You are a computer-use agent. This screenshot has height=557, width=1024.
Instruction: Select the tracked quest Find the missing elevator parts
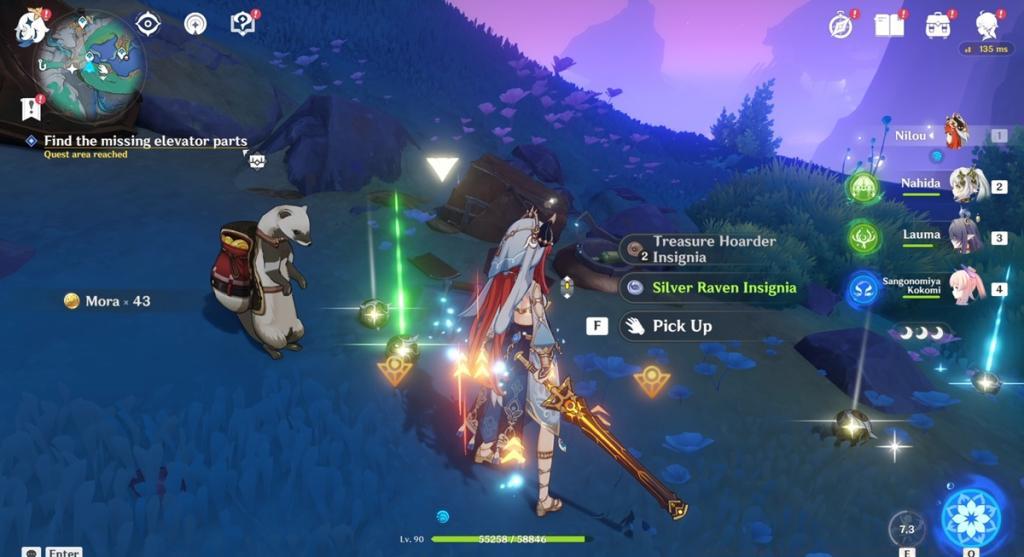click(145, 141)
